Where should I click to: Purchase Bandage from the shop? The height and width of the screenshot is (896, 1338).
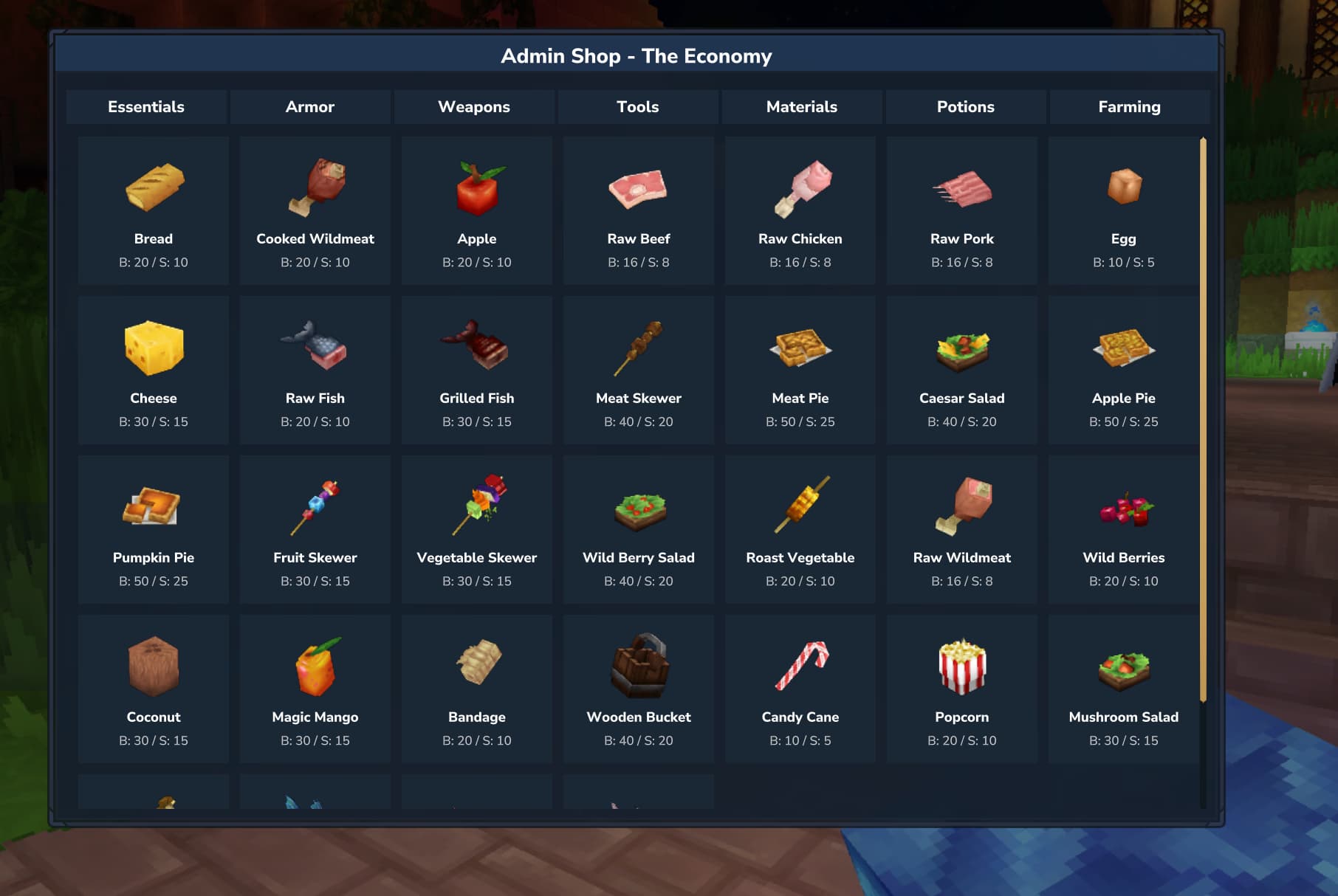tap(476, 665)
